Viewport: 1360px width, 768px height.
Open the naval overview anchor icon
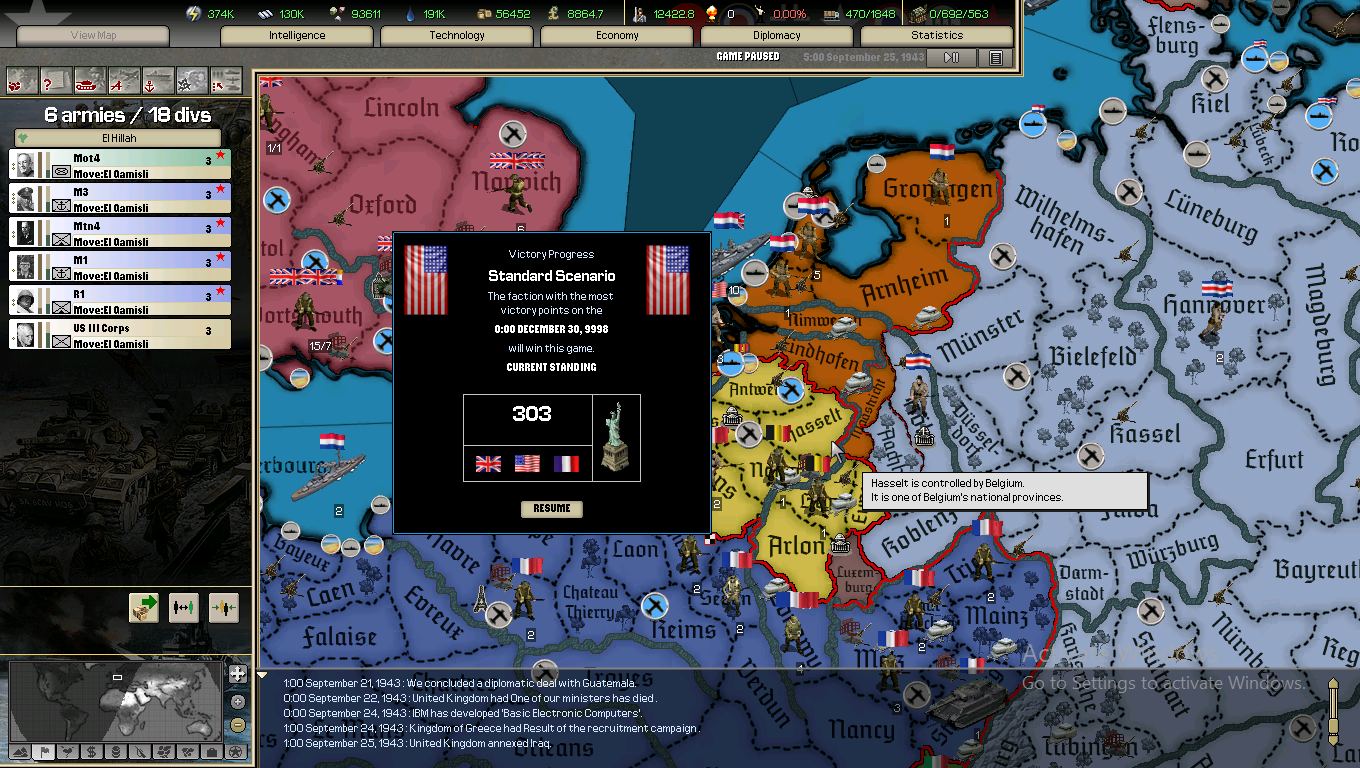click(x=157, y=81)
